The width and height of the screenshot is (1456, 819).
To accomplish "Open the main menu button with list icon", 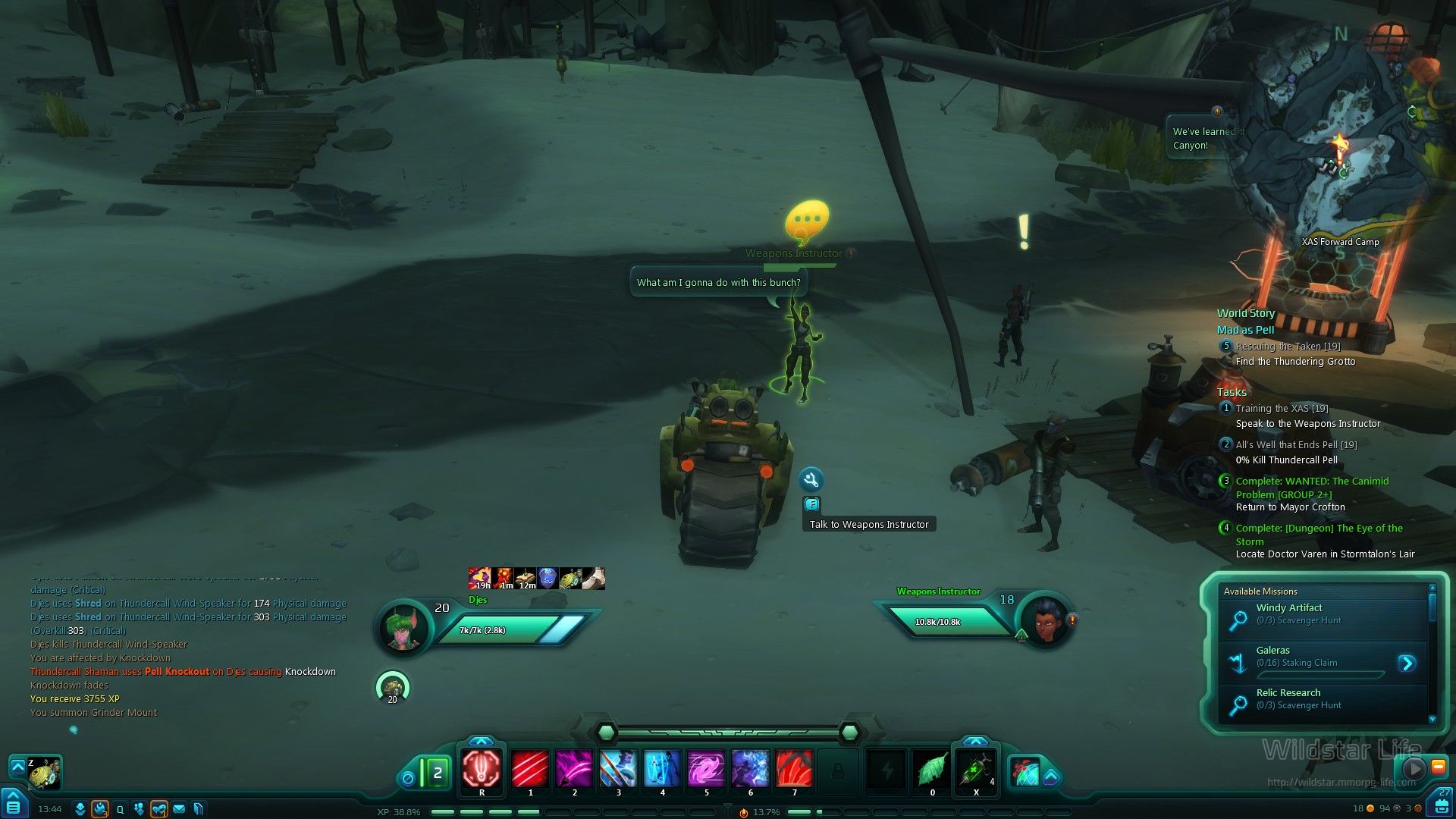I will [14, 806].
